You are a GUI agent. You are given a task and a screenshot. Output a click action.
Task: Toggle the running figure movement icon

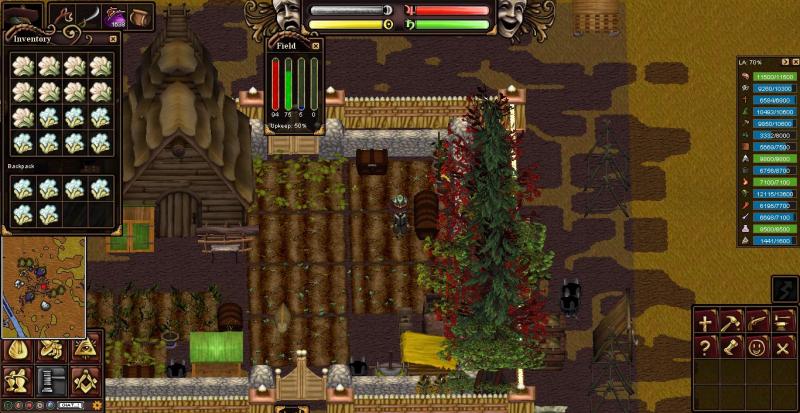point(785,291)
